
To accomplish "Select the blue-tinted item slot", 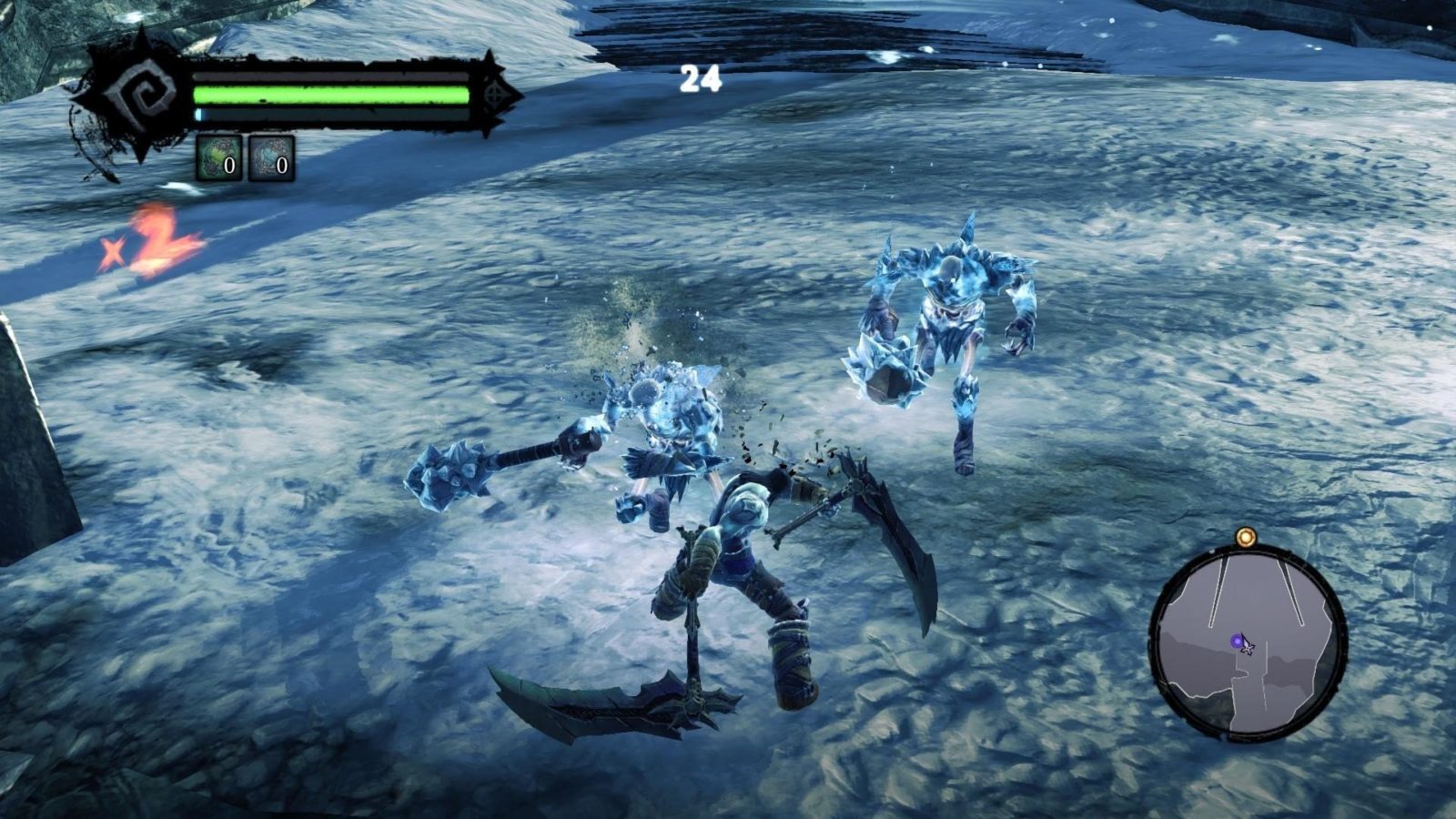I will 271,158.
